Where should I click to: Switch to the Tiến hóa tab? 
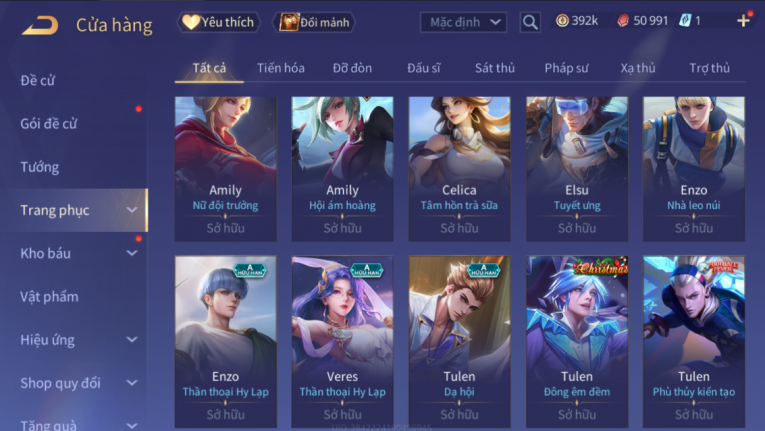coord(280,68)
